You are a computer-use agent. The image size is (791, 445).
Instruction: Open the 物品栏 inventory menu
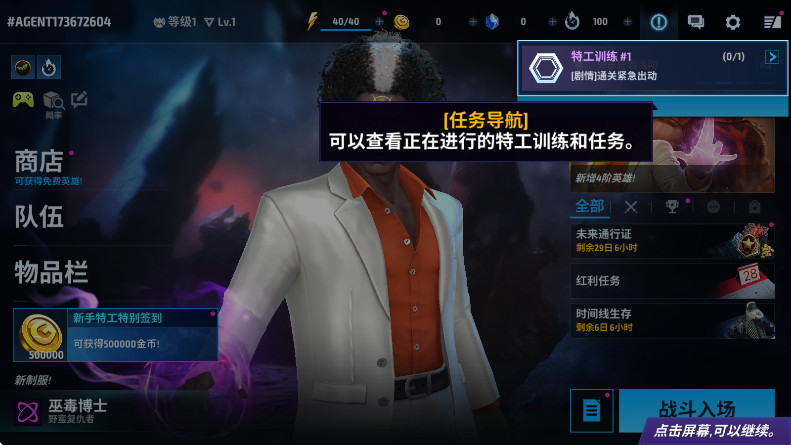click(x=51, y=271)
